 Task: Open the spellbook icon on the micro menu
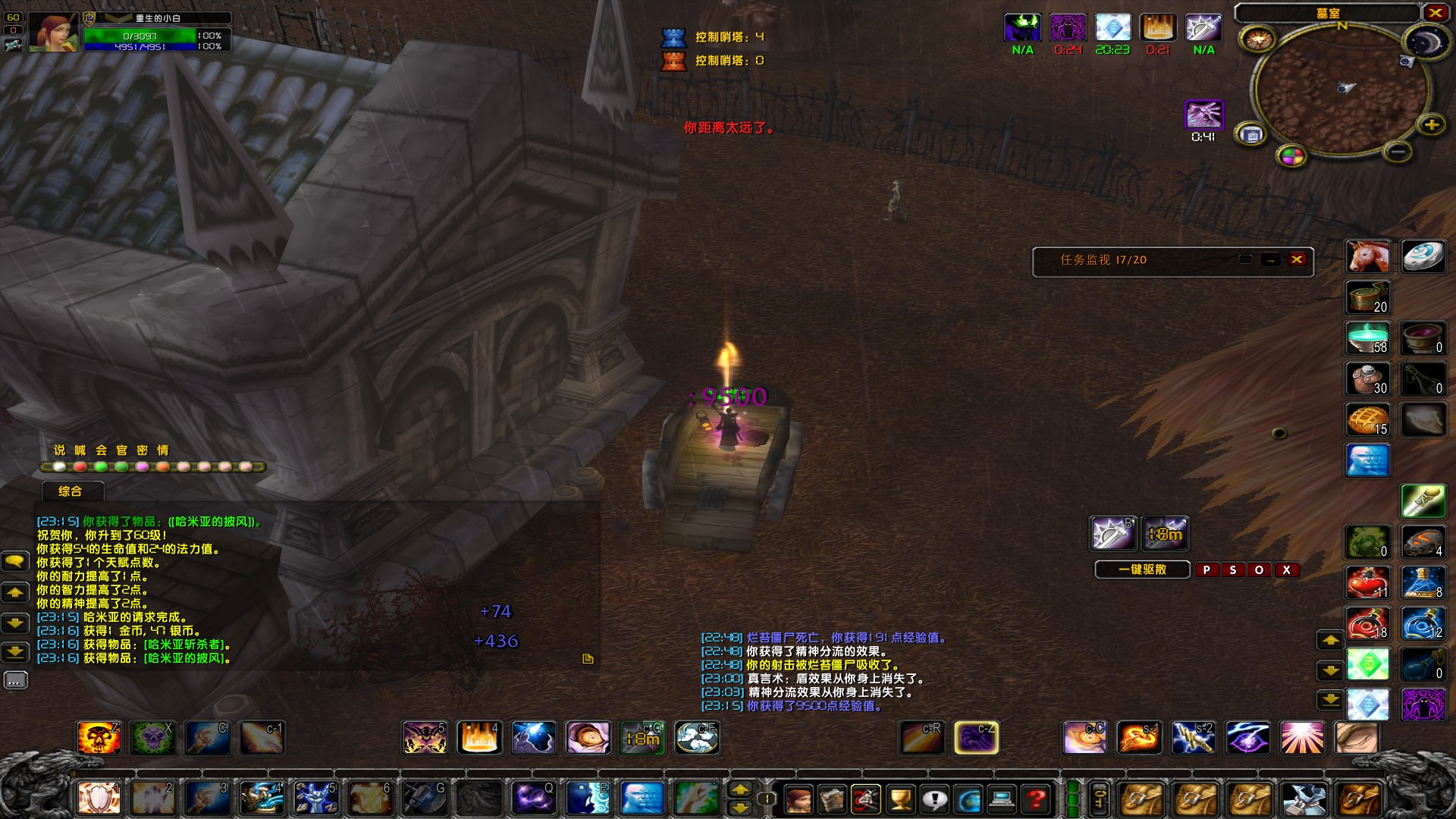click(x=833, y=799)
